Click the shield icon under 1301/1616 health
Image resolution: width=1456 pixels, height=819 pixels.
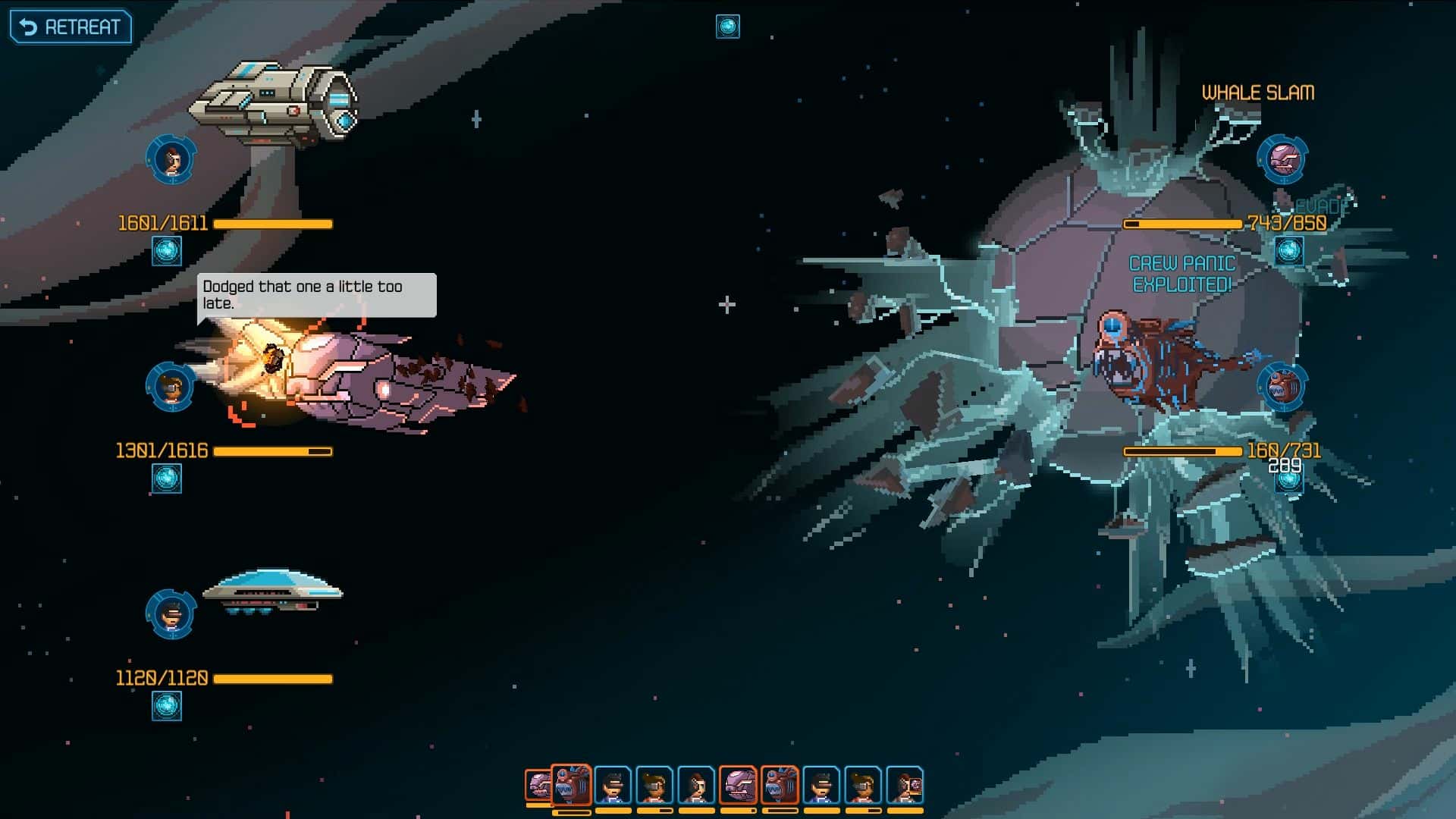pyautogui.click(x=167, y=479)
